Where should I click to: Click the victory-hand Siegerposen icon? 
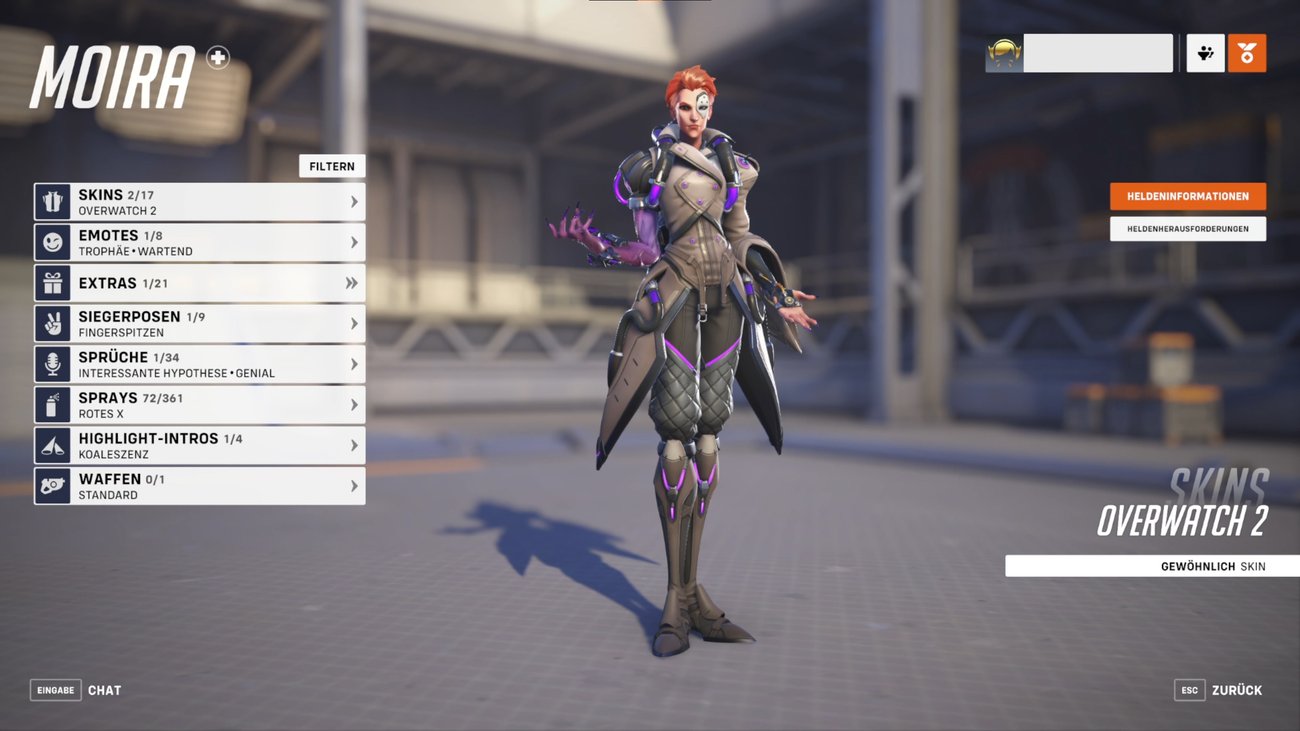click(x=52, y=322)
